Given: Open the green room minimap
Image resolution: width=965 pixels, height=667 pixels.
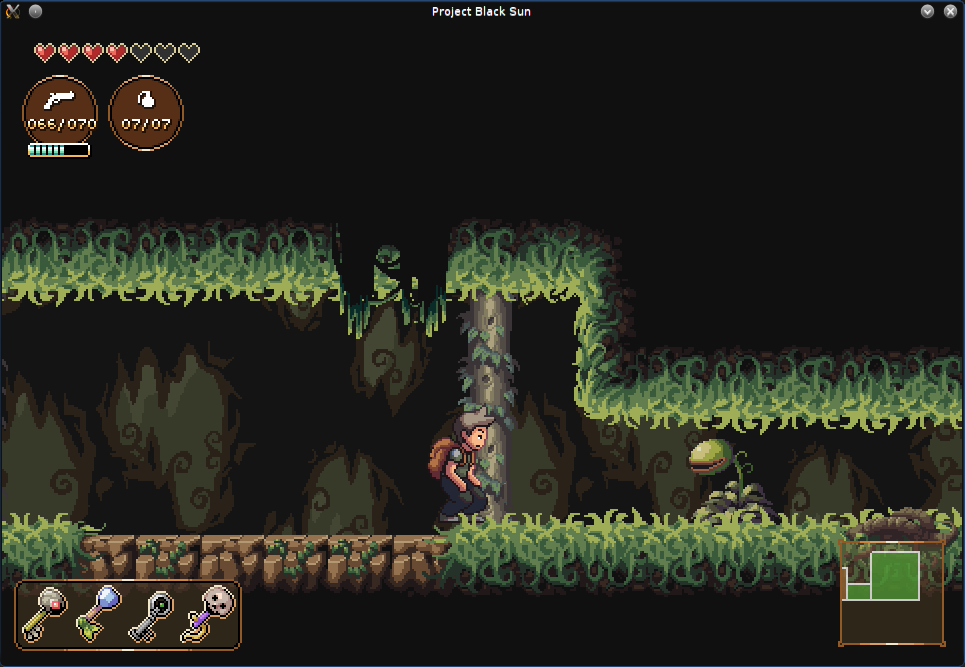Looking at the screenshot, I should [x=891, y=593].
